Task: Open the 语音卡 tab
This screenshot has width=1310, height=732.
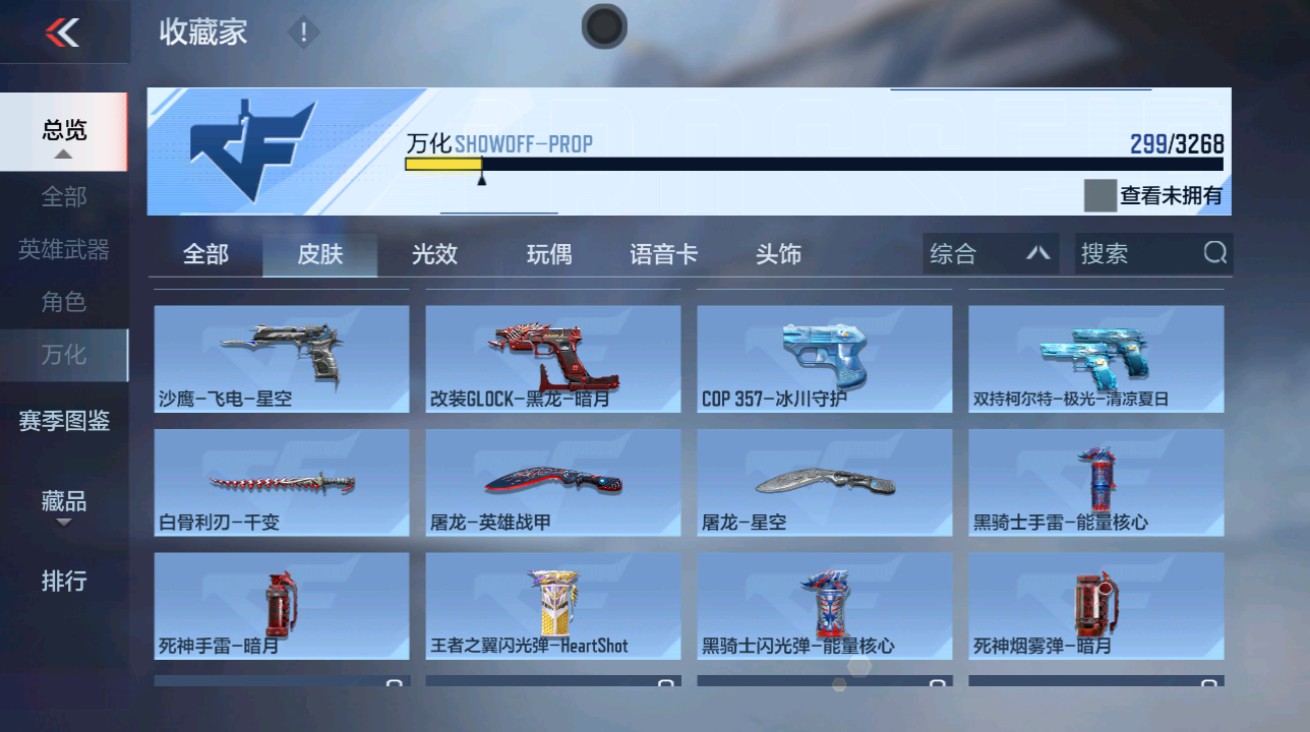Action: coord(664,255)
